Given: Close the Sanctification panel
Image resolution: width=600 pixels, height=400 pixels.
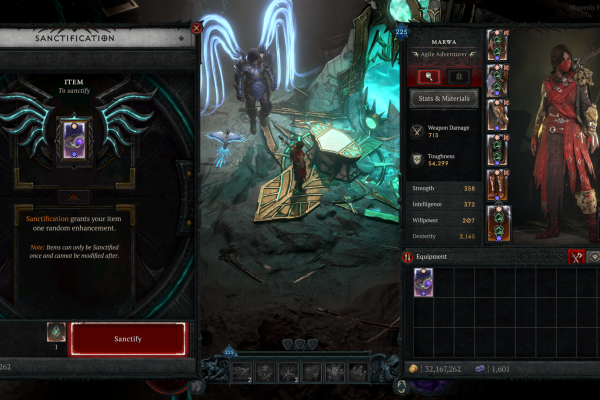Looking at the screenshot, I should 196,30.
